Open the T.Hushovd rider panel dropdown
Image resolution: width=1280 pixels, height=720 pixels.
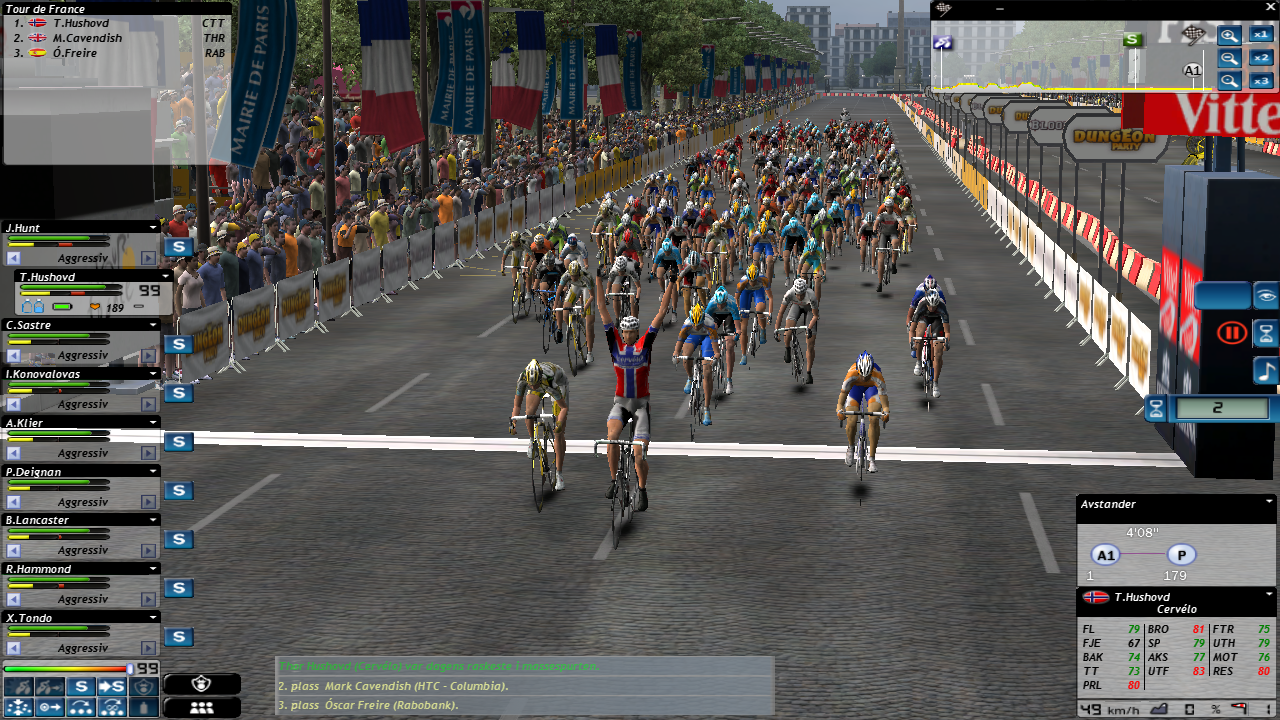coord(165,277)
